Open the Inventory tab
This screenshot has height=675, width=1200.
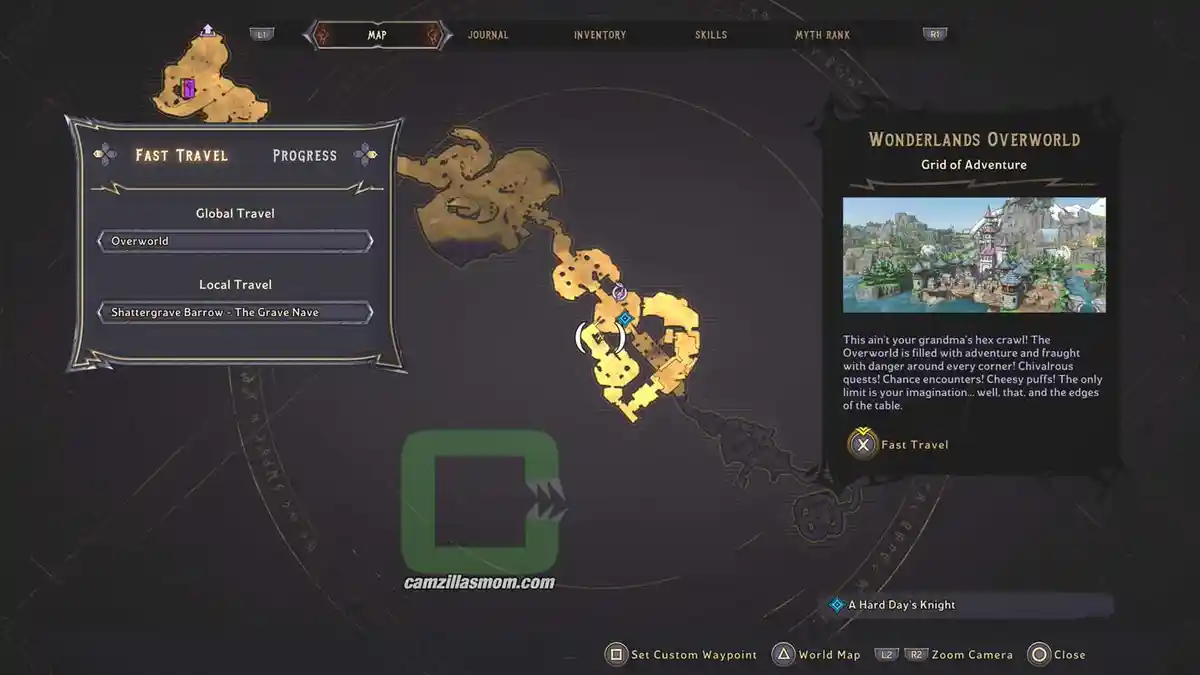click(x=600, y=35)
